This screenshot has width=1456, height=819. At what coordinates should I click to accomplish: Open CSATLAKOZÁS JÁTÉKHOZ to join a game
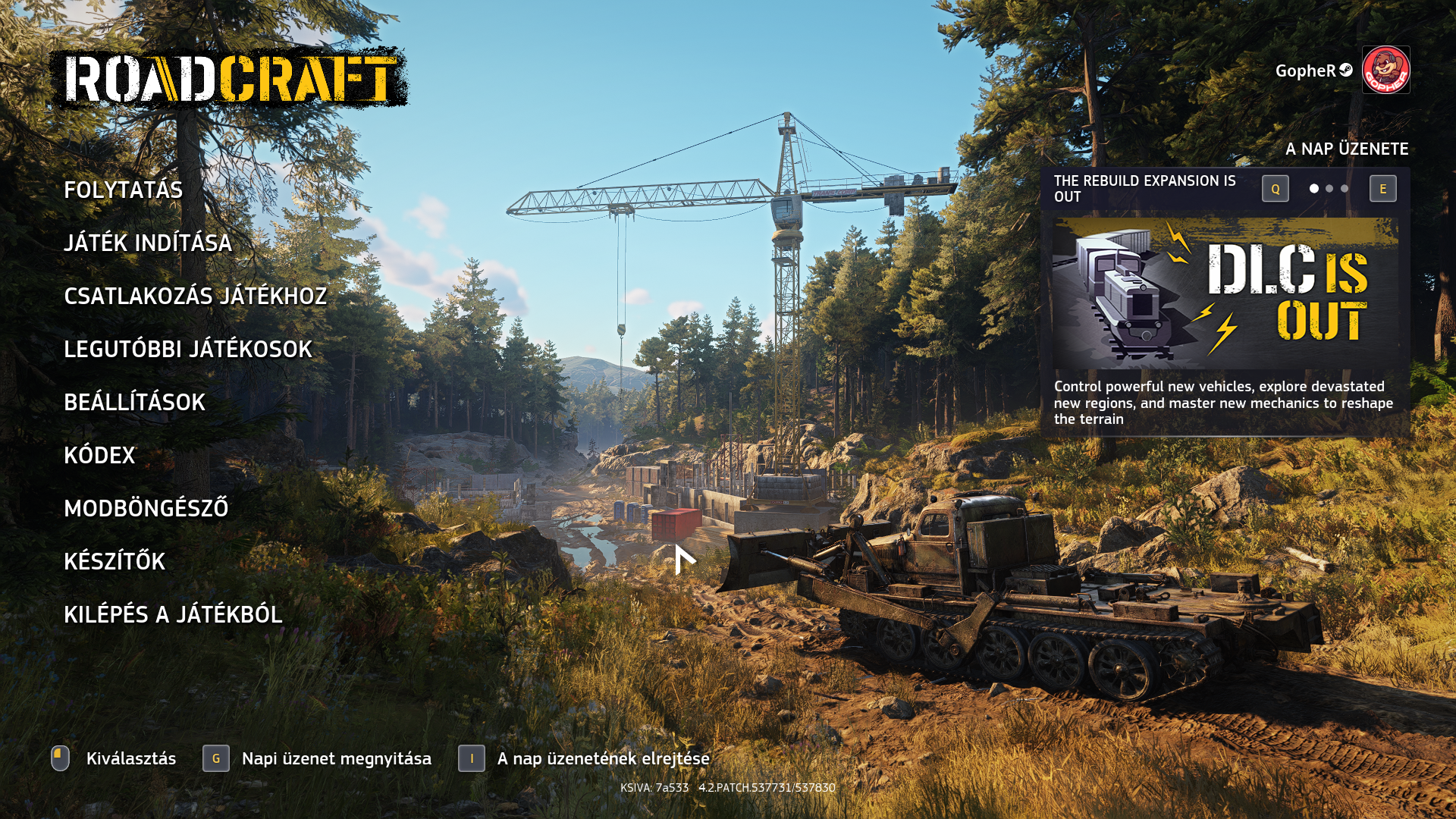[195, 296]
